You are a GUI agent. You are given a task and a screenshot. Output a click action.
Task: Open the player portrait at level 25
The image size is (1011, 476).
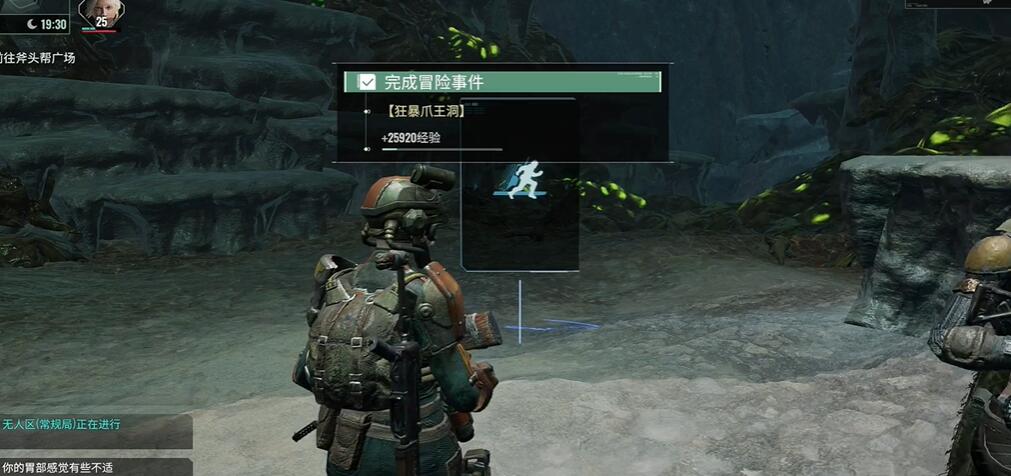(100, 13)
